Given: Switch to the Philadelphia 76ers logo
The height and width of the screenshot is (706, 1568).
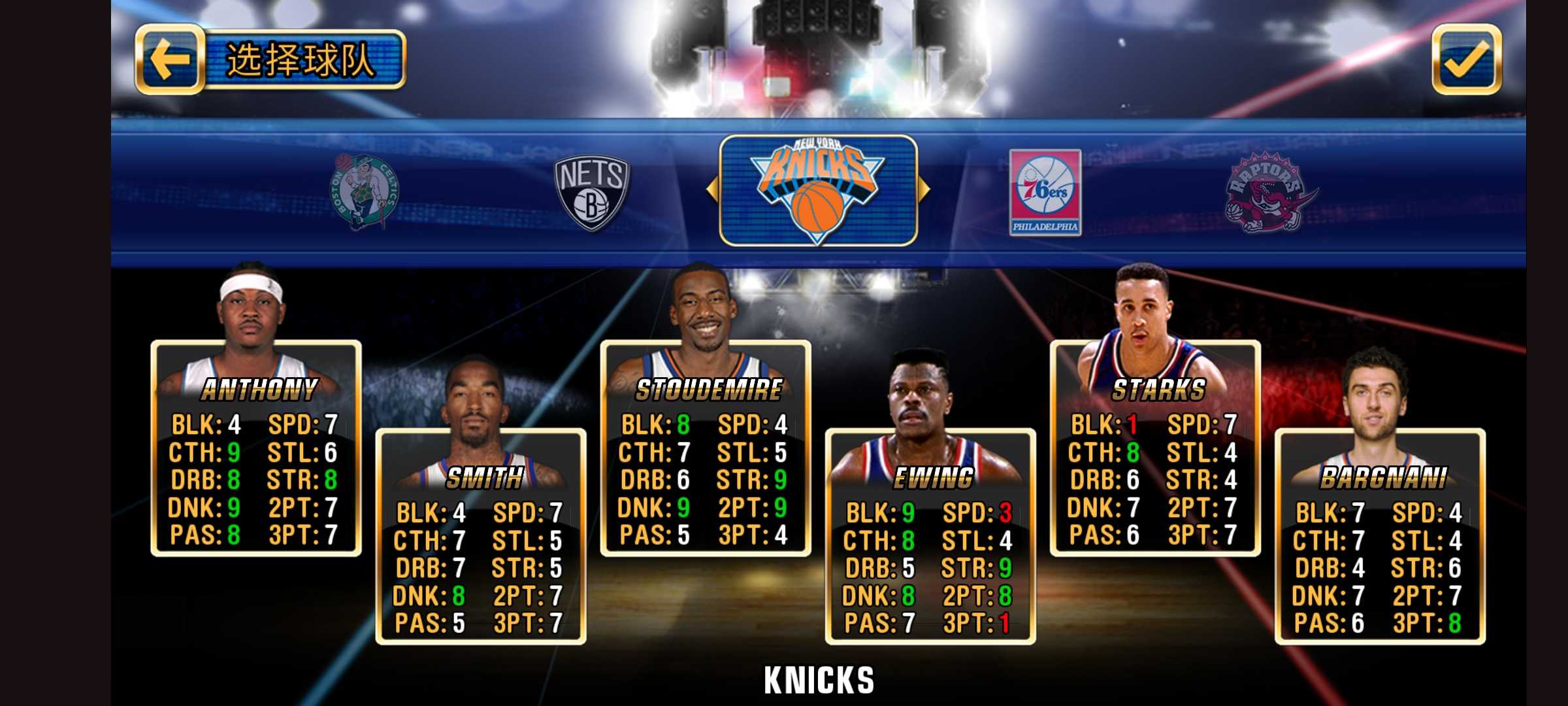Looking at the screenshot, I should tap(1045, 192).
